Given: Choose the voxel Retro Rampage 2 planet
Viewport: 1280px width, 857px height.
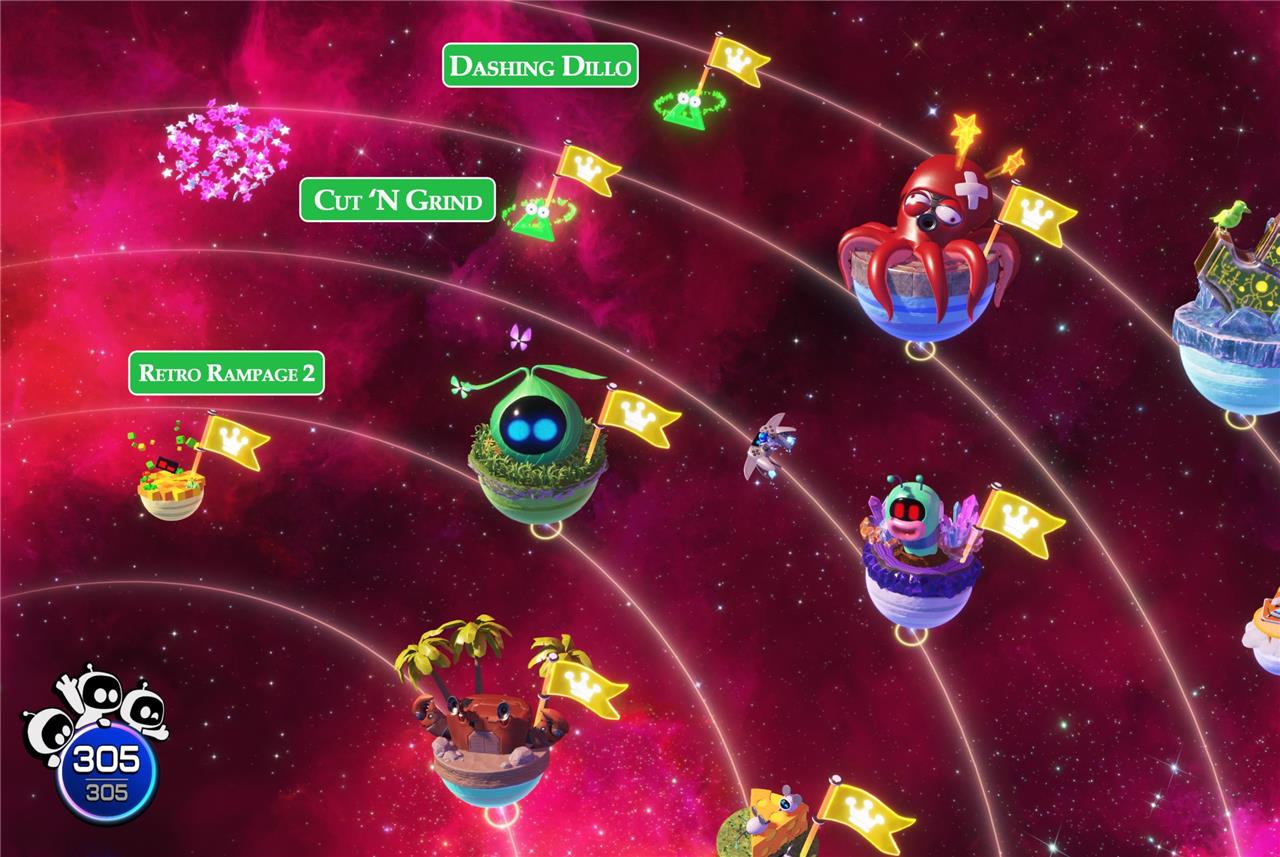Looking at the screenshot, I should click(171, 487).
